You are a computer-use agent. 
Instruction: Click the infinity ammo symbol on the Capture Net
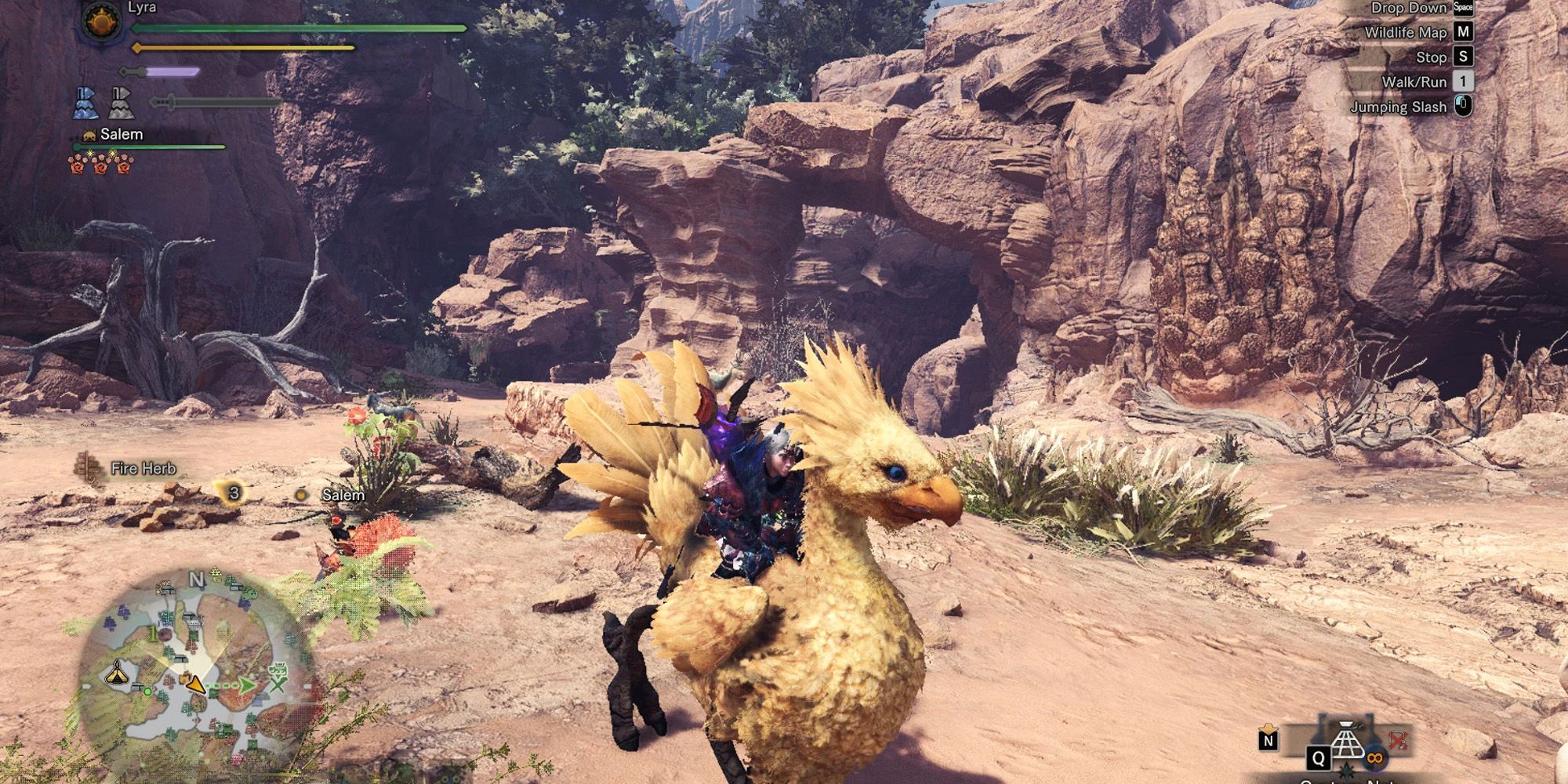(x=1375, y=758)
